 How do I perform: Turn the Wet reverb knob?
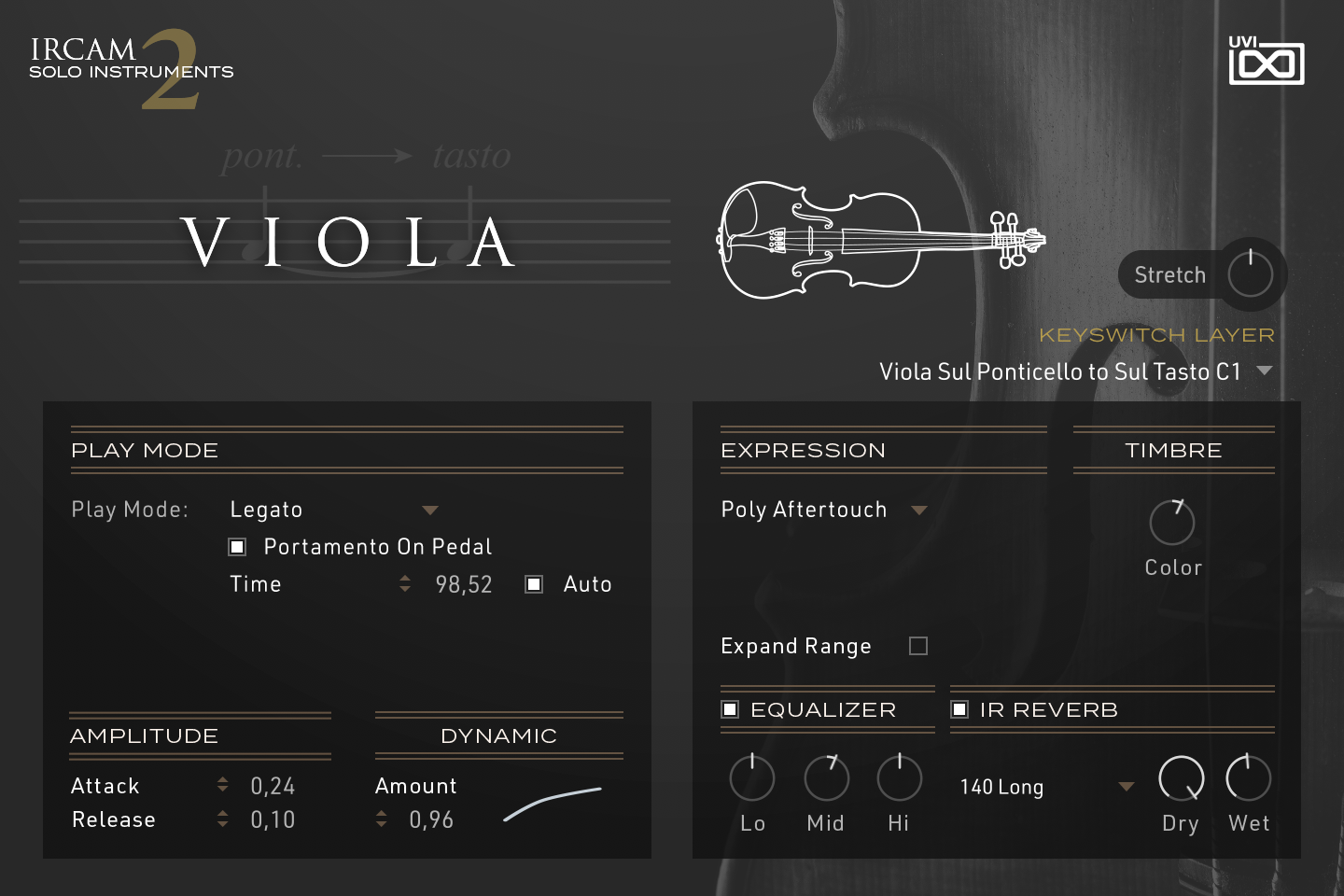(x=1249, y=778)
